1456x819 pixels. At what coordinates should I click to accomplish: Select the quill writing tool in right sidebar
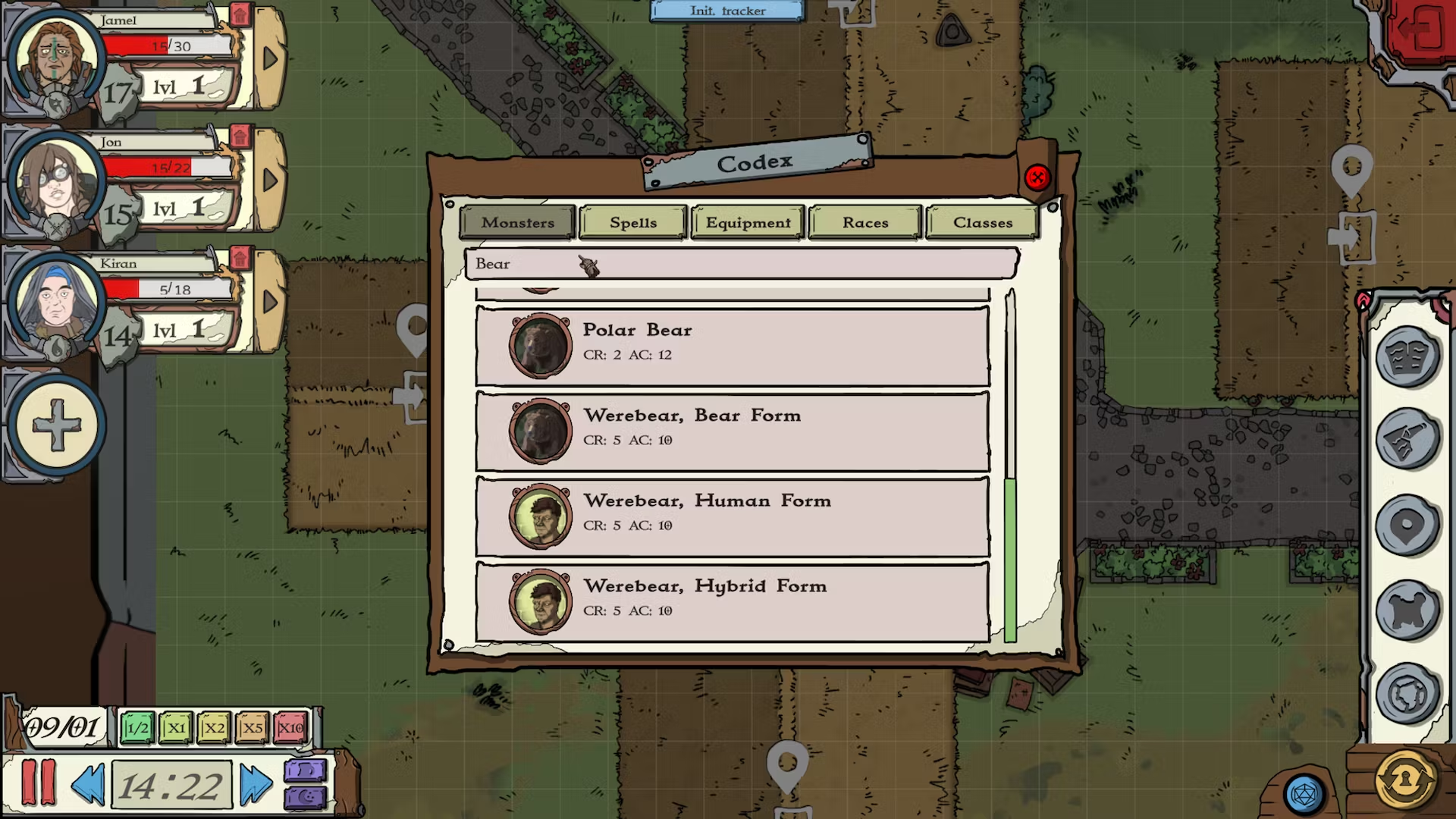click(x=1409, y=436)
